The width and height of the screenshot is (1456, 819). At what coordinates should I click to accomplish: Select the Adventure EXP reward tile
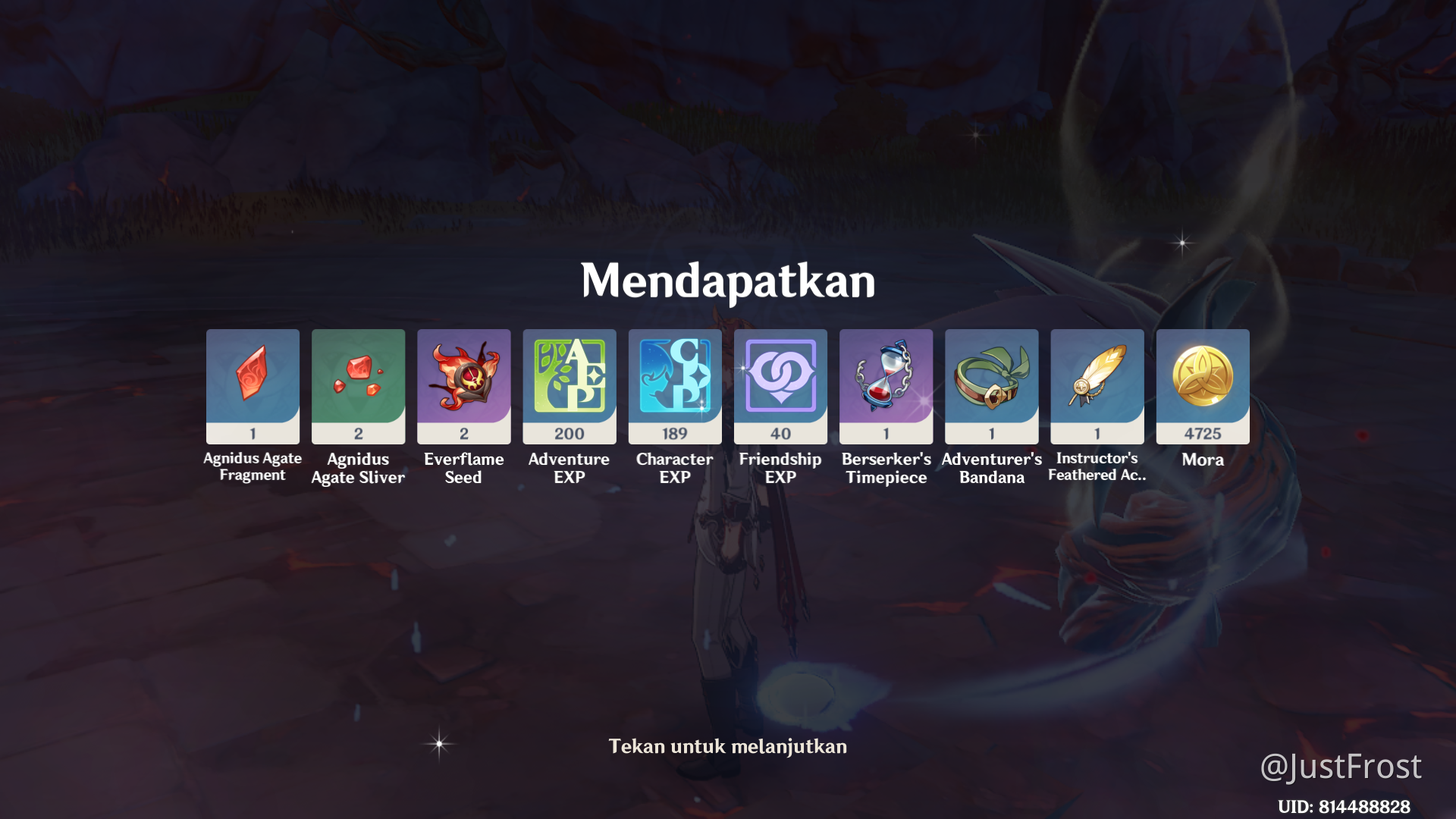(x=569, y=385)
